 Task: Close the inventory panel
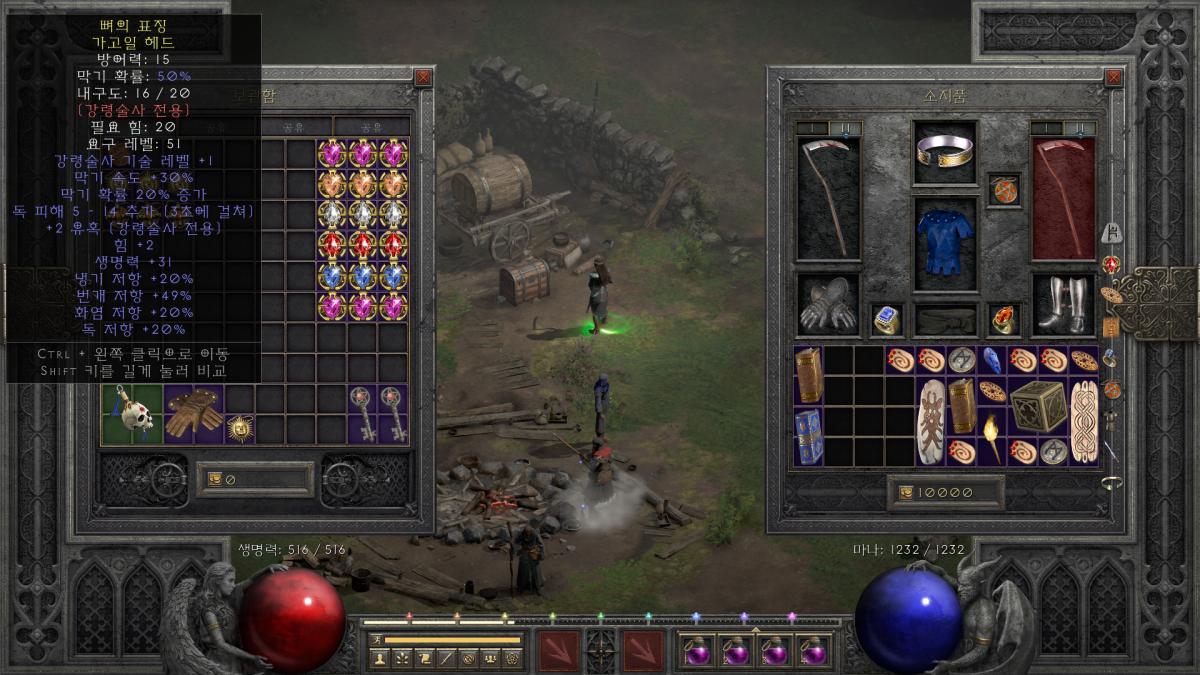[x=1112, y=77]
